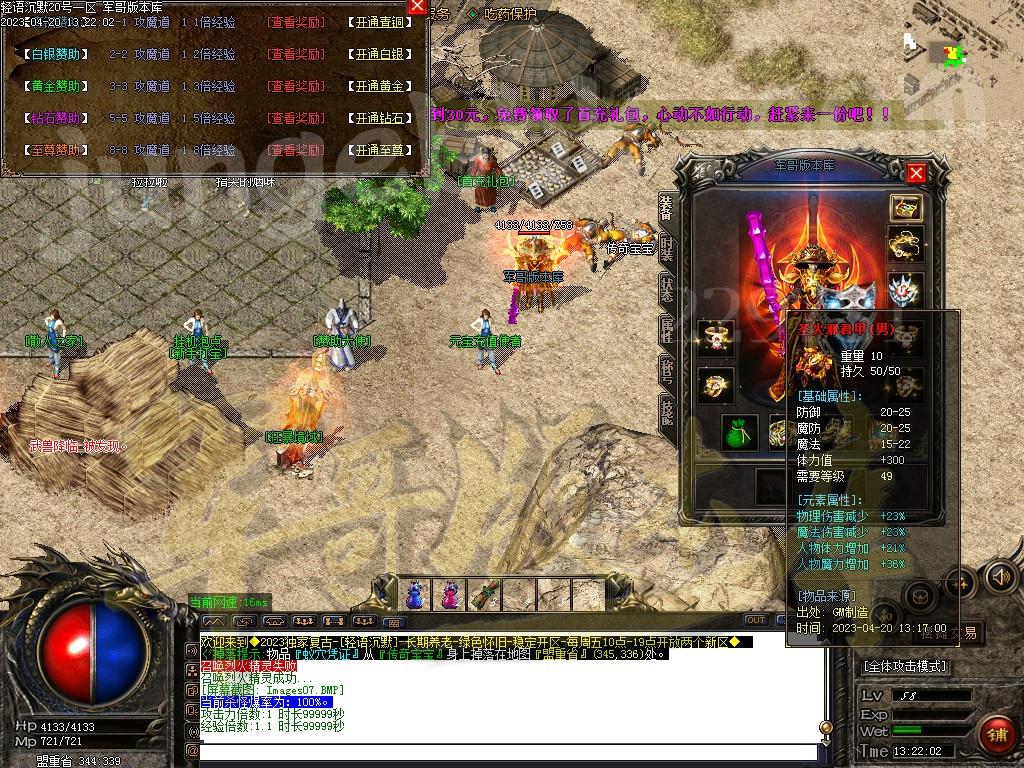The width and height of the screenshot is (1024, 768).
Task: Click the 开通至尊 supreme sponsorship link
Action: click(380, 151)
